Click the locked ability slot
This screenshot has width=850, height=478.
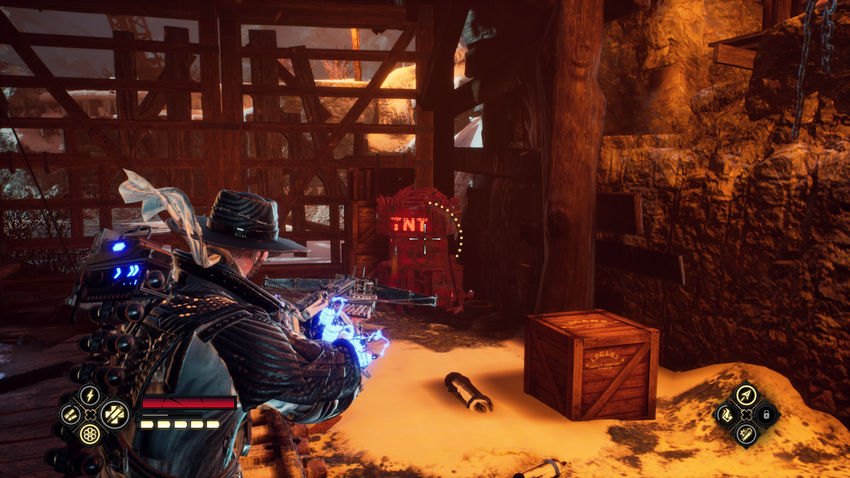[765, 414]
